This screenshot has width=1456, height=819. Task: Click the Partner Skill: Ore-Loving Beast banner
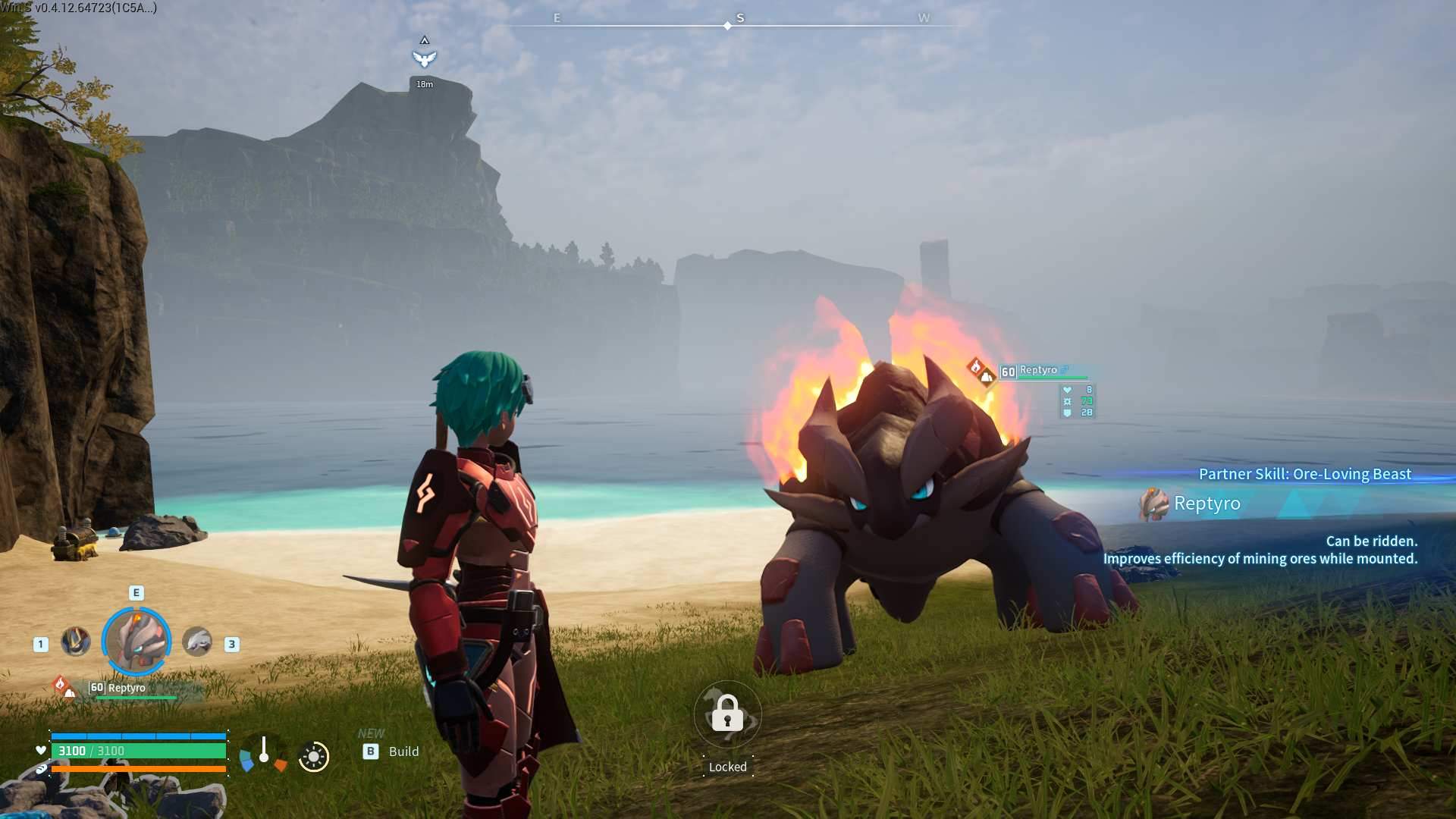(1304, 474)
